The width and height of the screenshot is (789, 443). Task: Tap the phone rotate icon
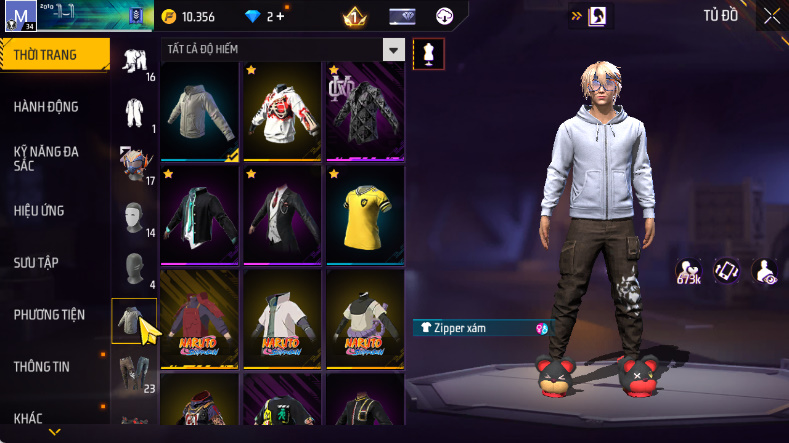[726, 271]
